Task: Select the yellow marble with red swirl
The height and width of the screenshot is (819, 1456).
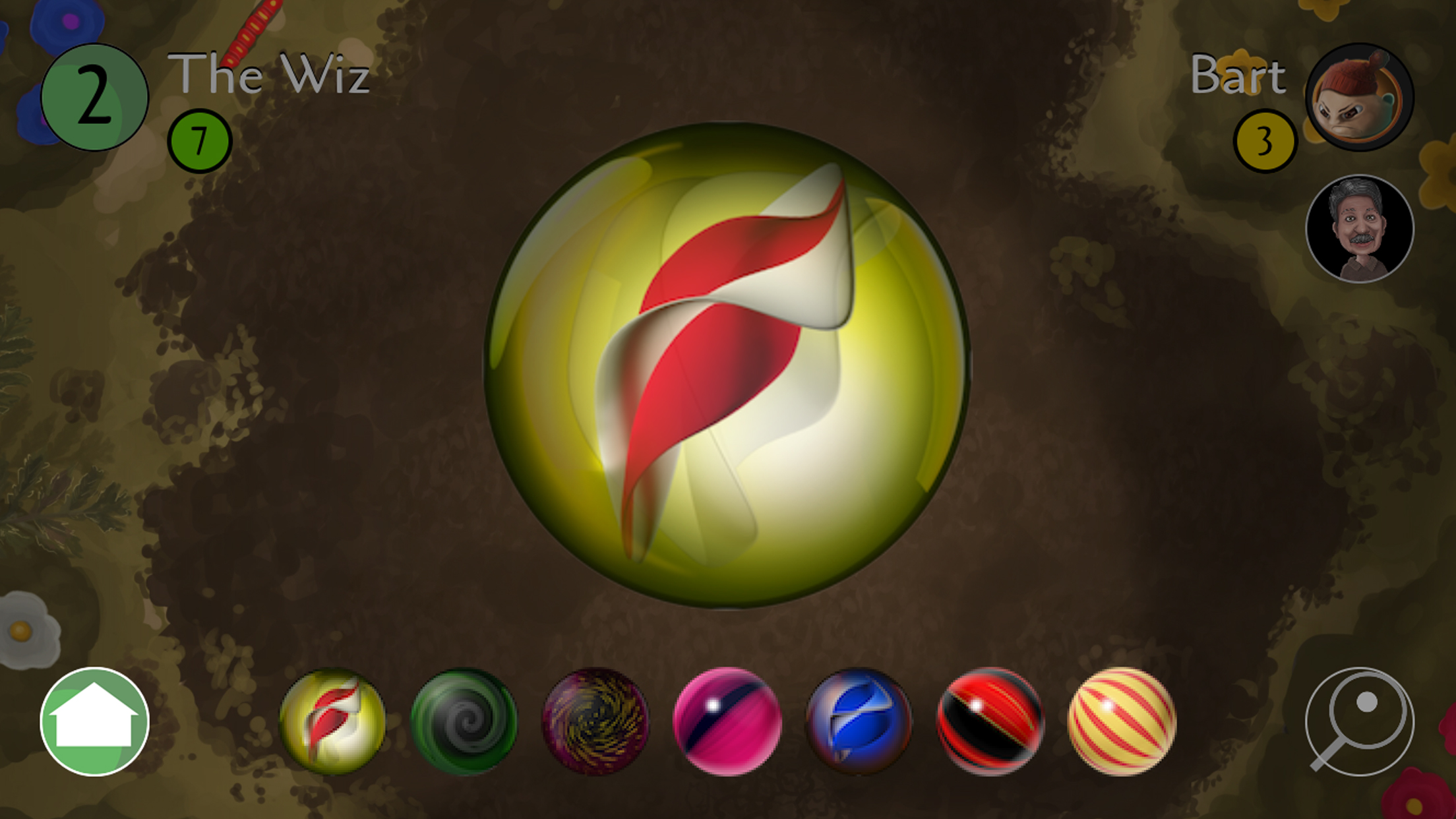Action: pos(332,721)
